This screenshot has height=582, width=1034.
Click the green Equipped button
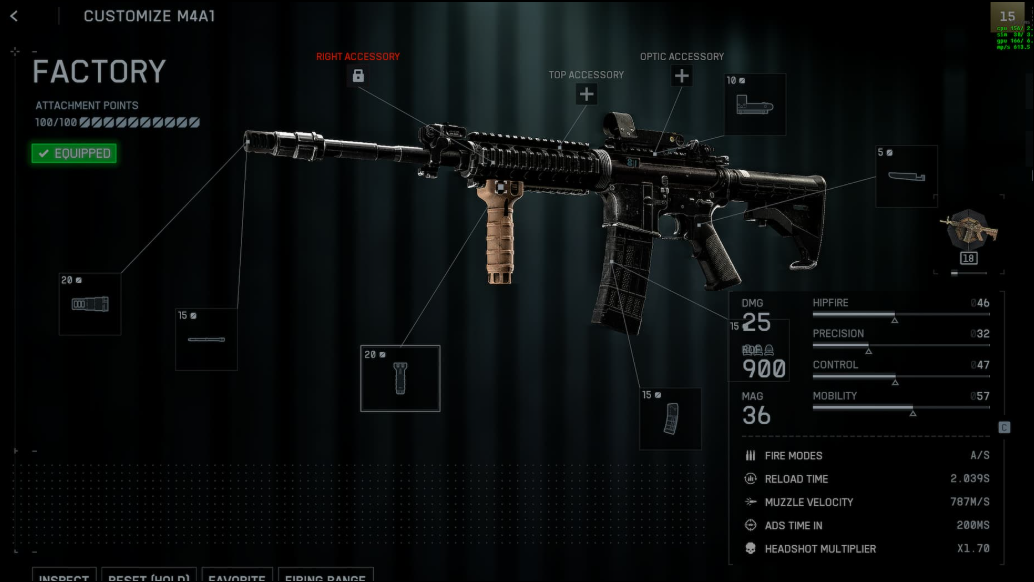coord(73,153)
